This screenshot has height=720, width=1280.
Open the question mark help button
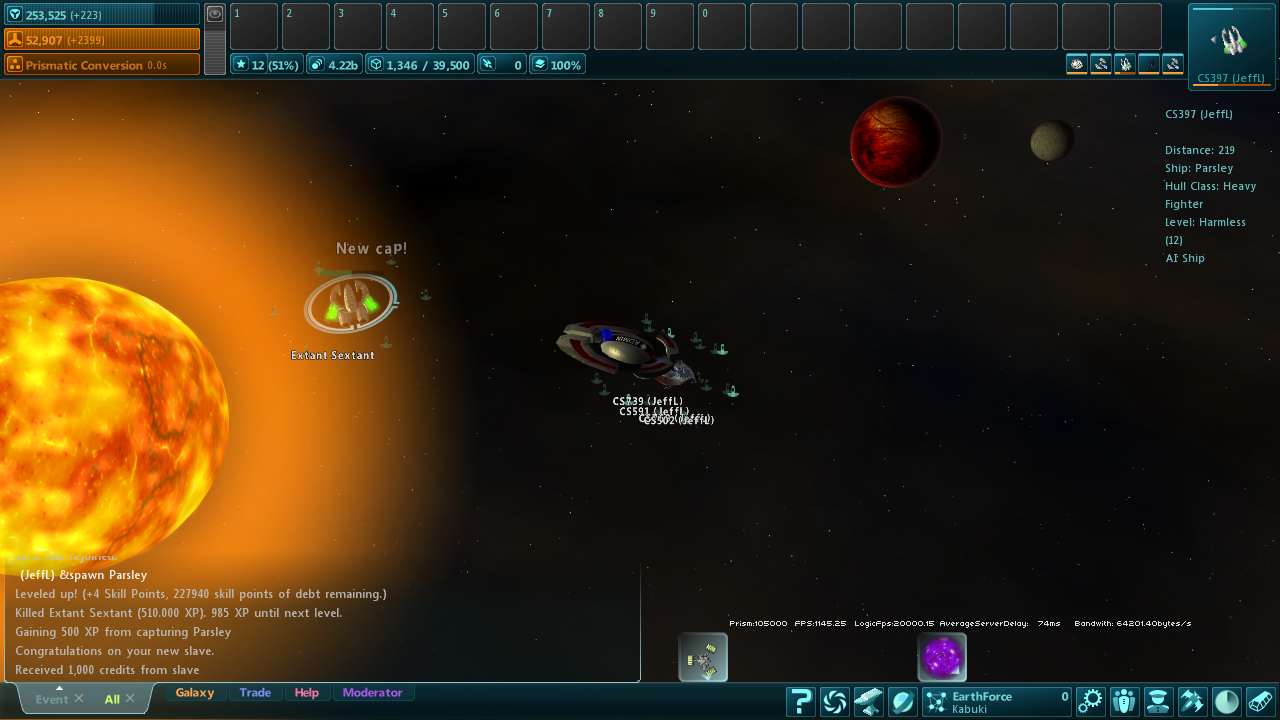coord(801,701)
